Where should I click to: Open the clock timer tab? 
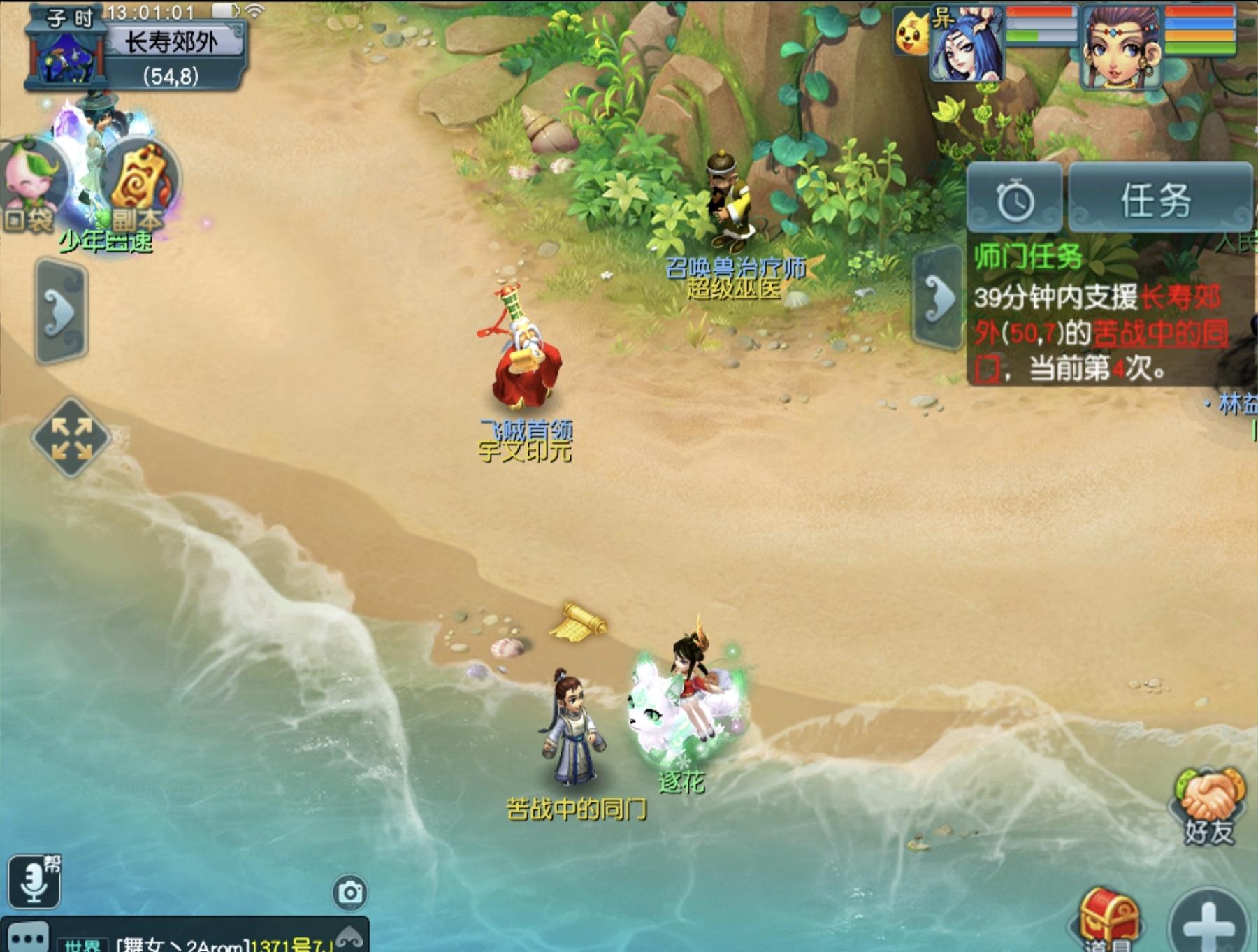(1015, 201)
